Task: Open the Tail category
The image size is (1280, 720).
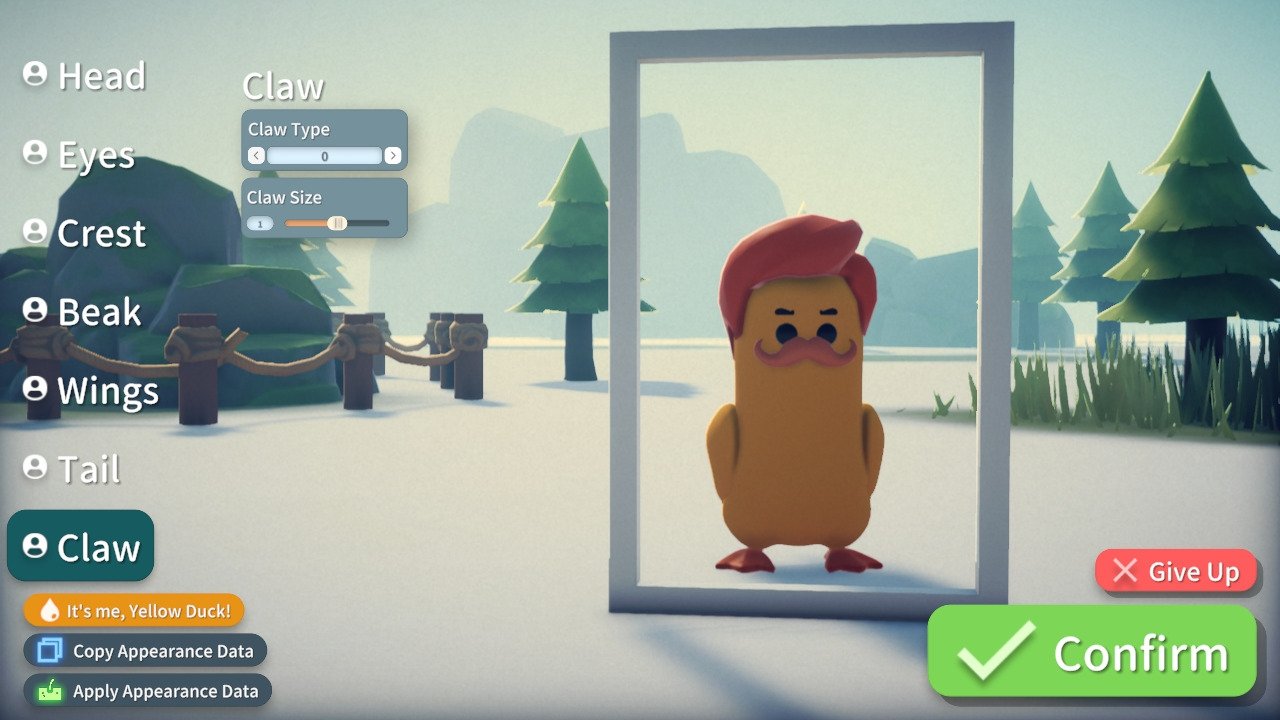Action: click(73, 469)
